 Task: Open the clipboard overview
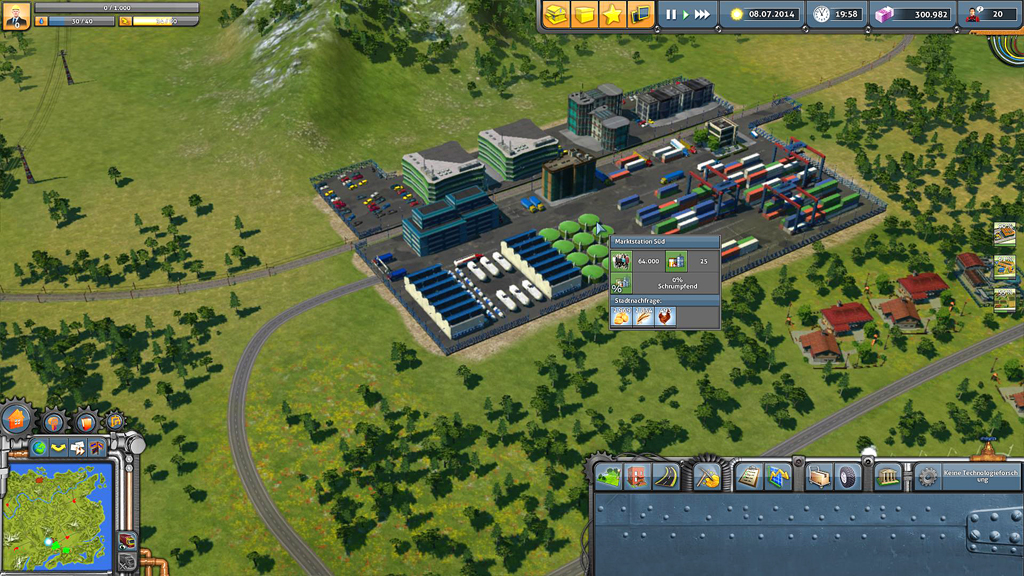coord(748,477)
